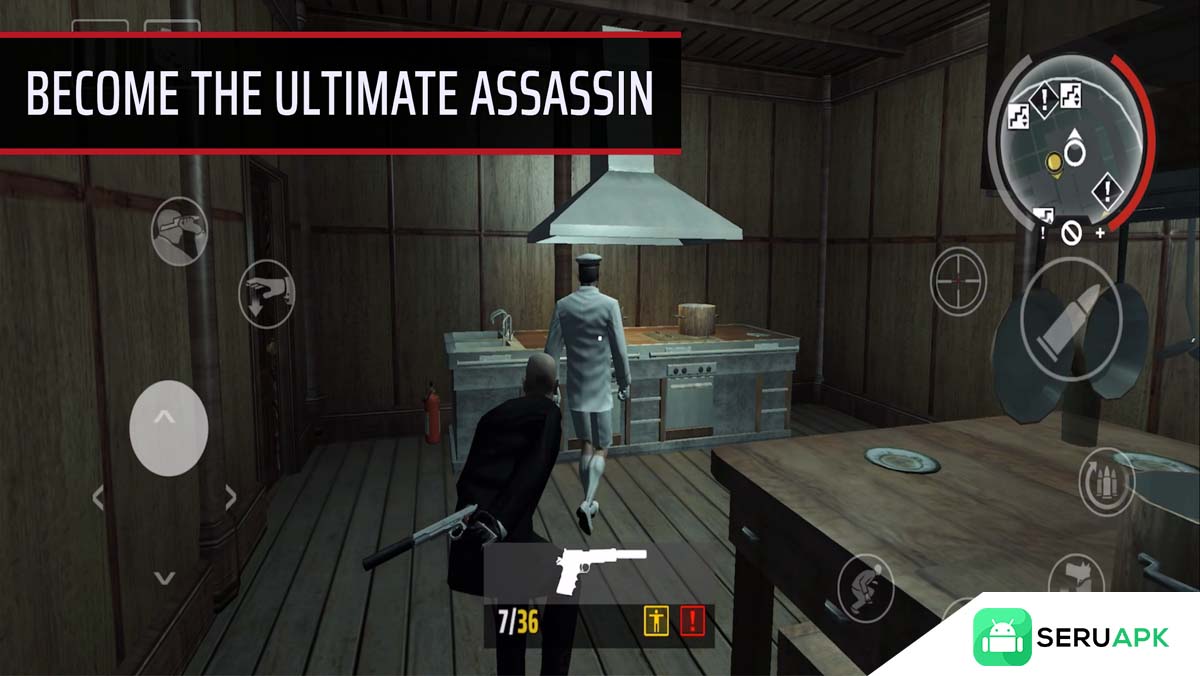
Task: Tap the movement pad's up arrow
Action: (168, 417)
